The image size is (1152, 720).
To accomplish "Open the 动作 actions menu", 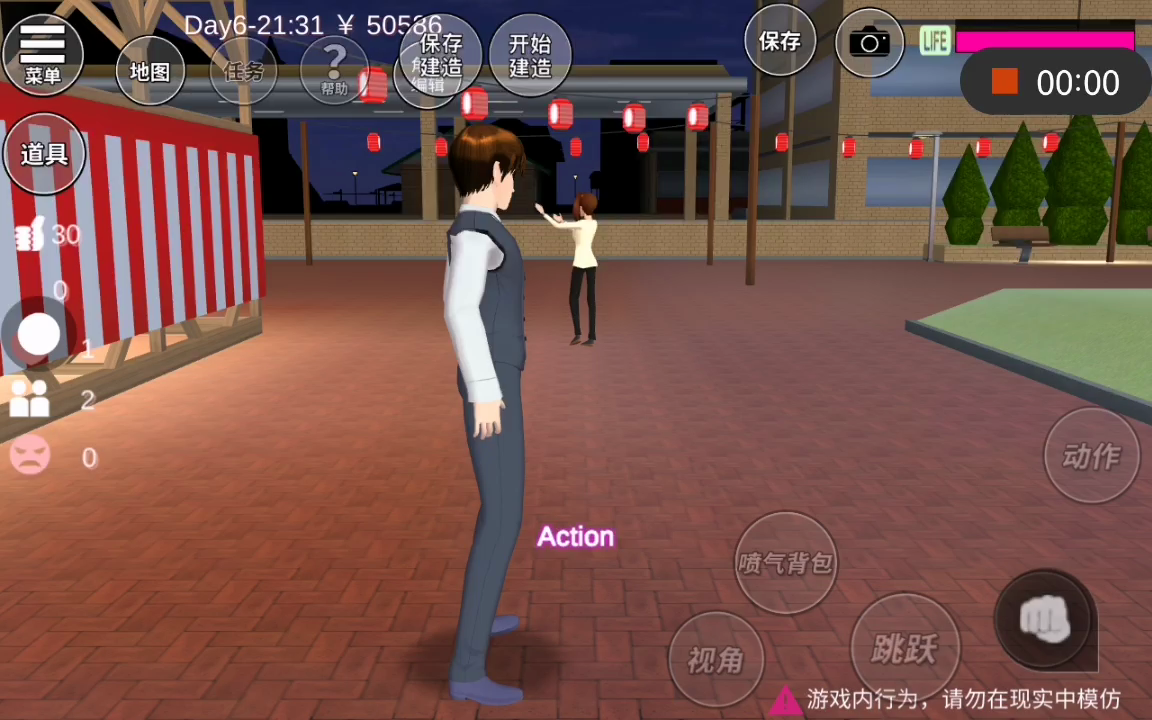I will [x=1091, y=456].
